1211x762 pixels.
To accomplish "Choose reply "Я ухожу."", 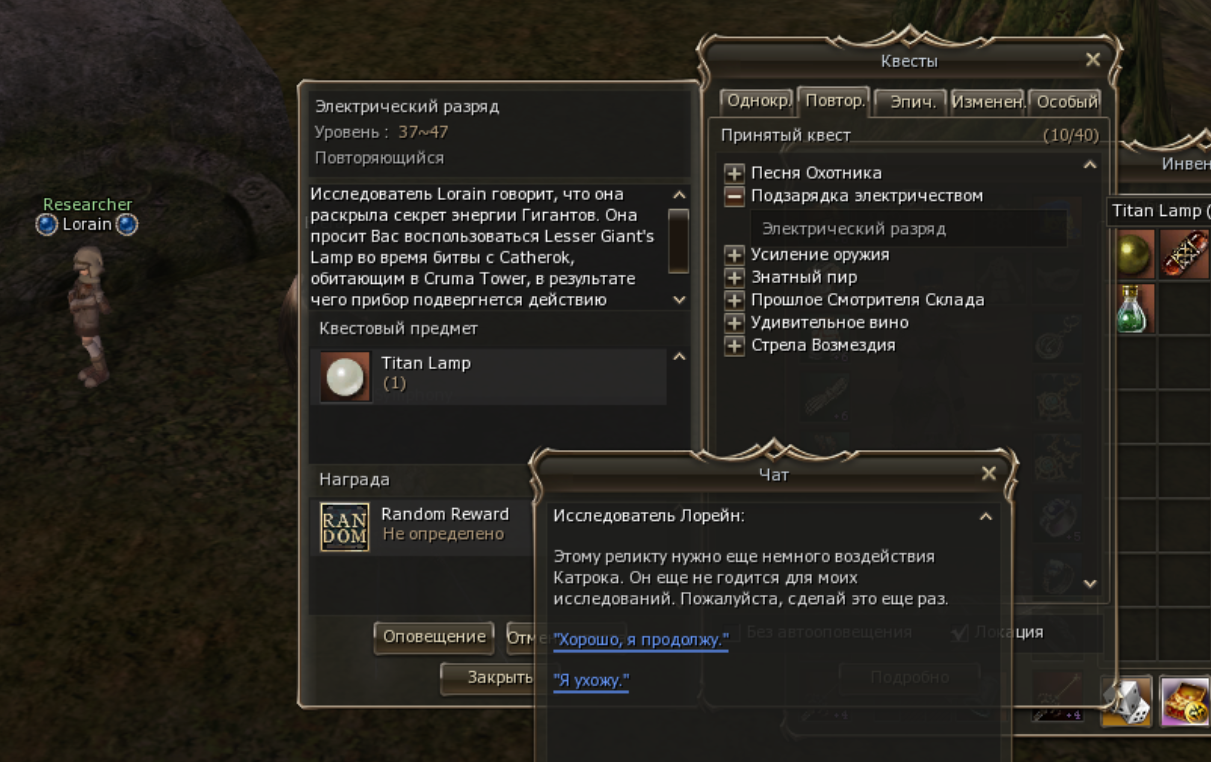I will [591, 681].
